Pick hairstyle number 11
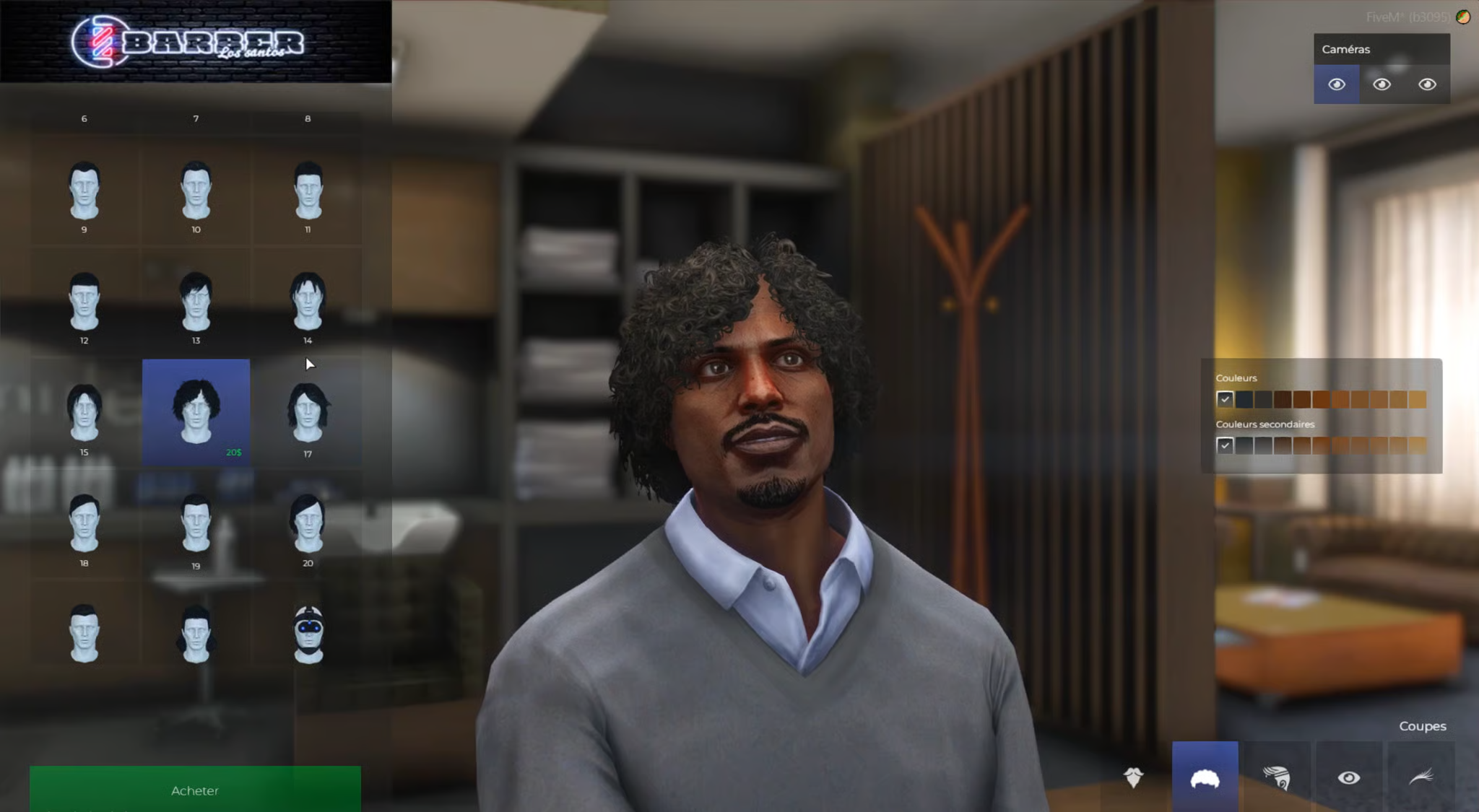 pyautogui.click(x=308, y=191)
